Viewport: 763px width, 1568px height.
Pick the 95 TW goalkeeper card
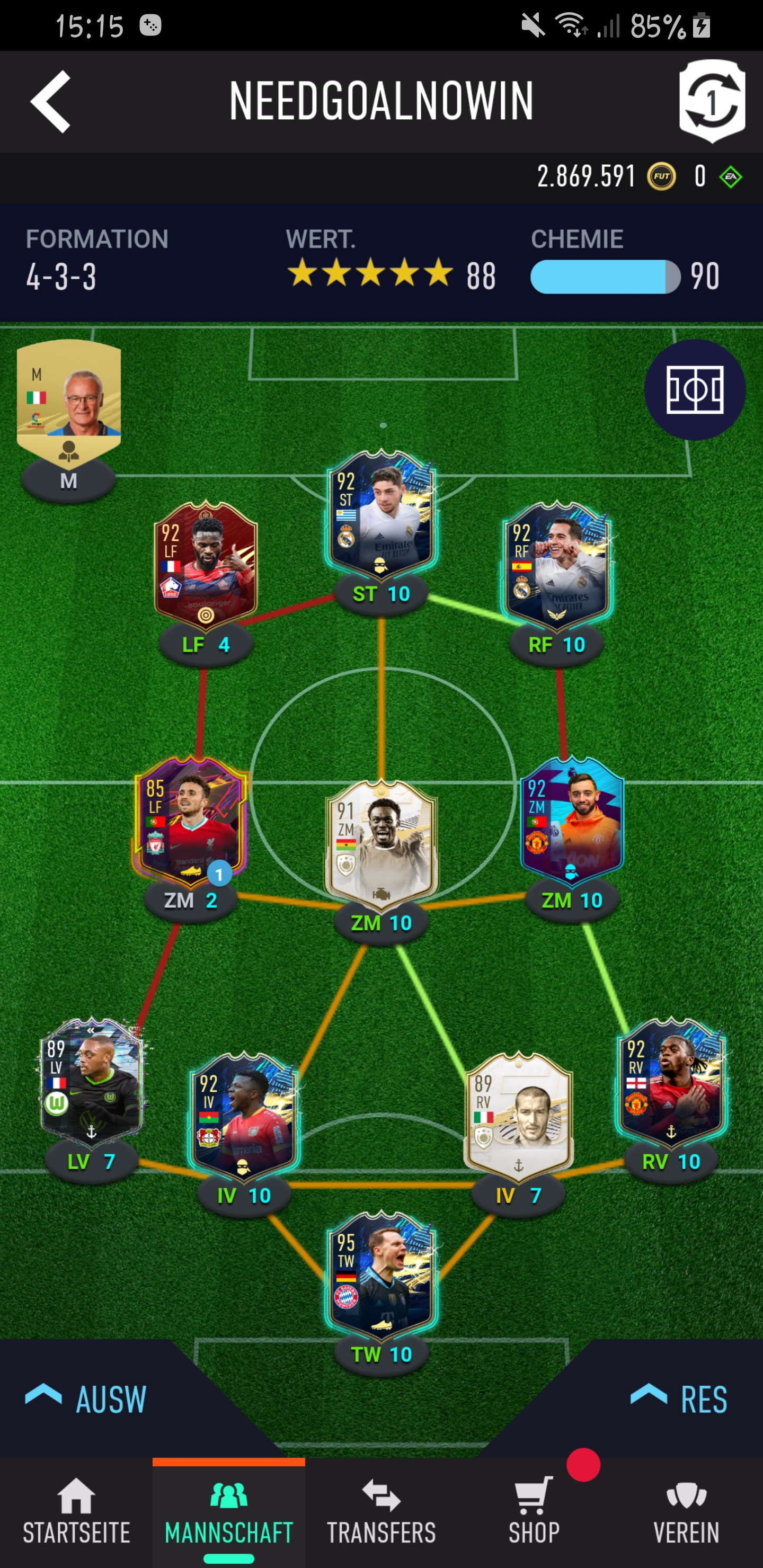point(381,1274)
